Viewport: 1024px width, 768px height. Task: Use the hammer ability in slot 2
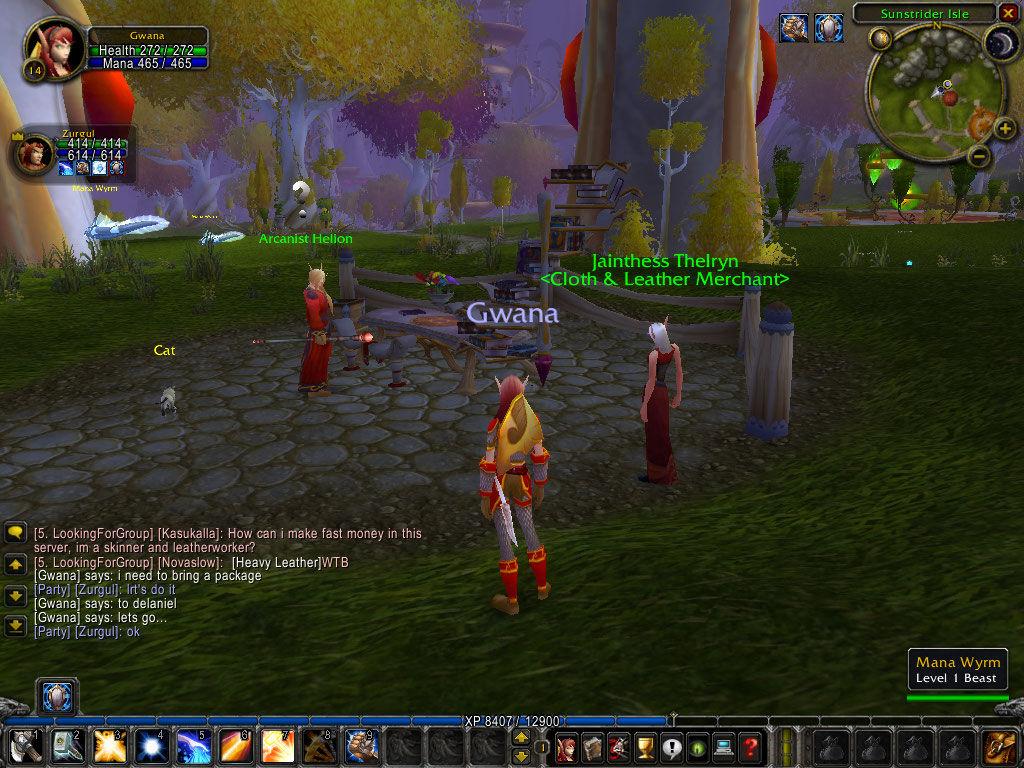coord(66,746)
